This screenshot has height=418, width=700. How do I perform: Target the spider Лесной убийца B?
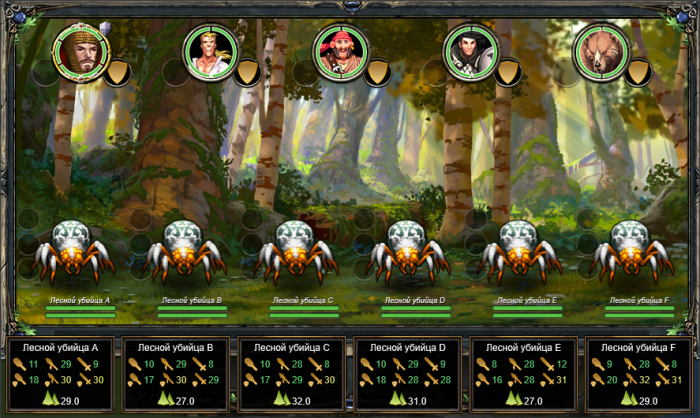184,255
